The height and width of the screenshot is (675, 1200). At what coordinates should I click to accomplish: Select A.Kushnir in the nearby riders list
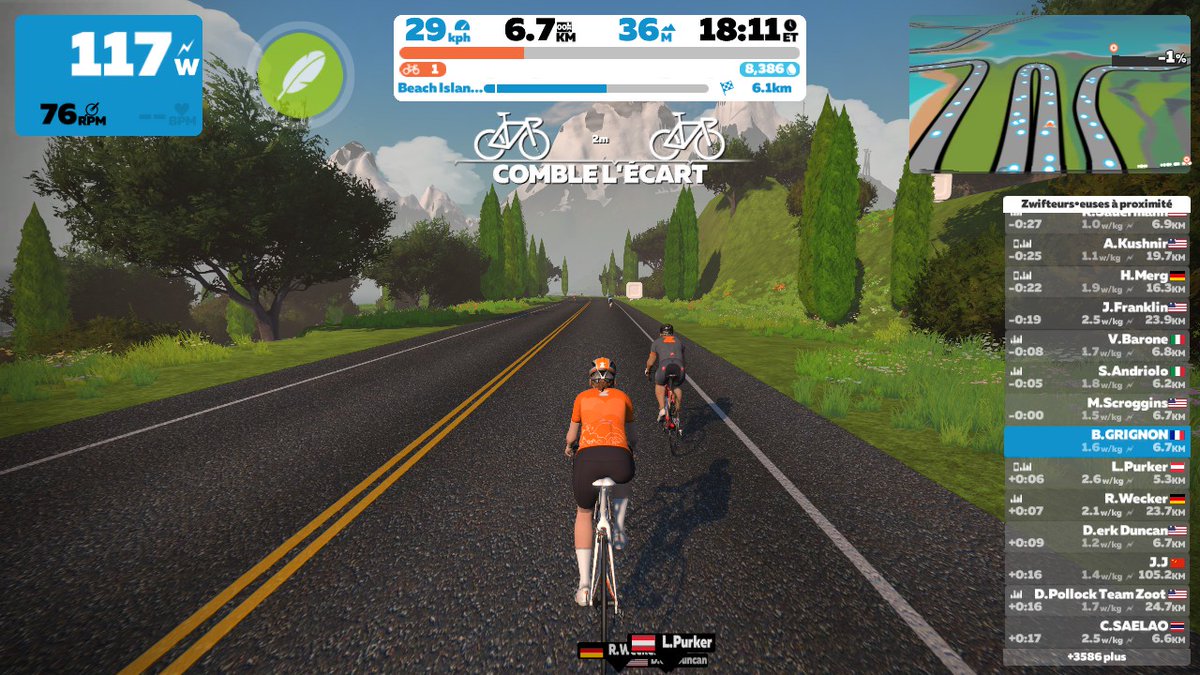(x=1097, y=249)
